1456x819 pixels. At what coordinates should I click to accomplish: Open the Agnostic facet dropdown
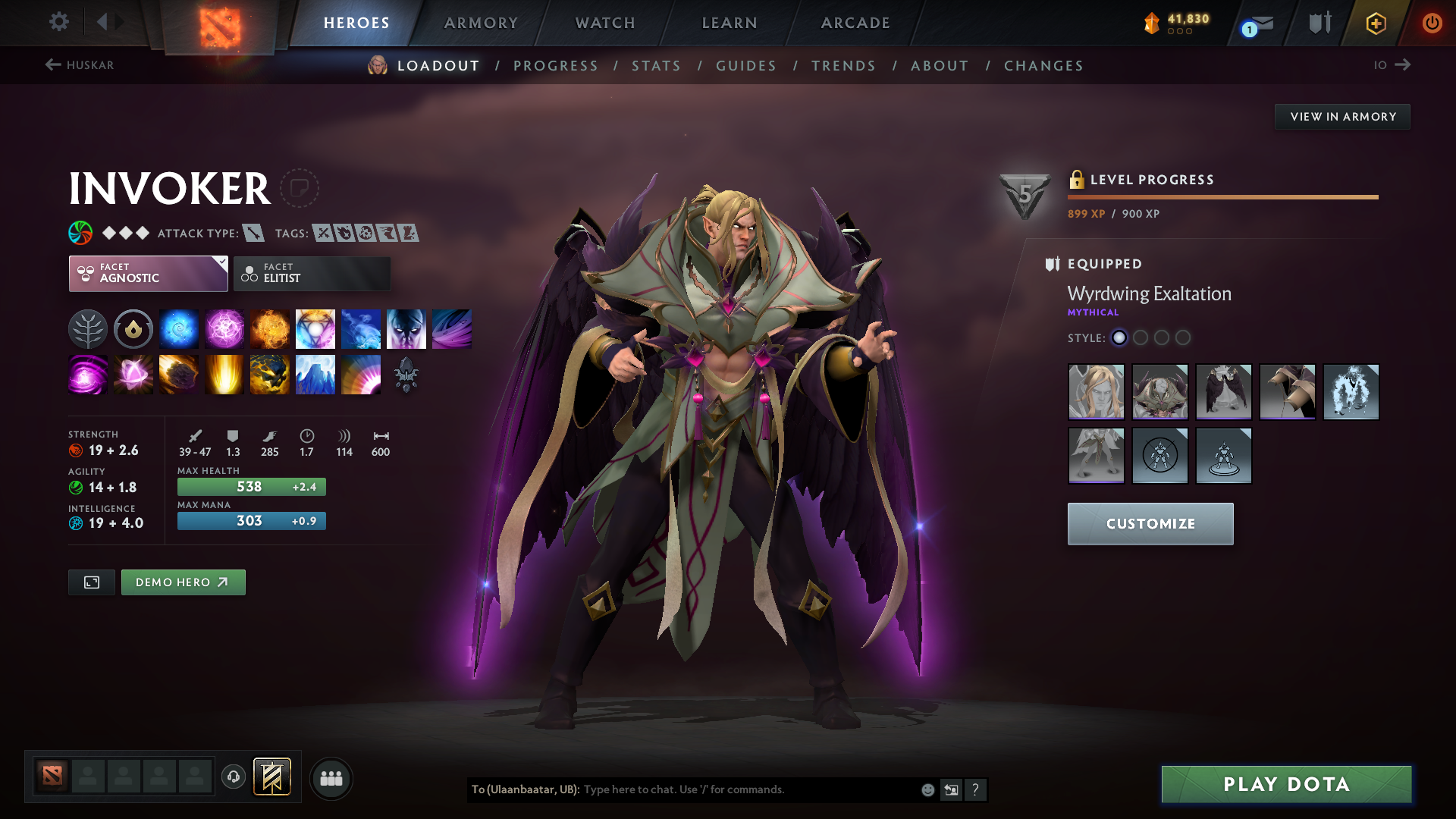tap(147, 273)
